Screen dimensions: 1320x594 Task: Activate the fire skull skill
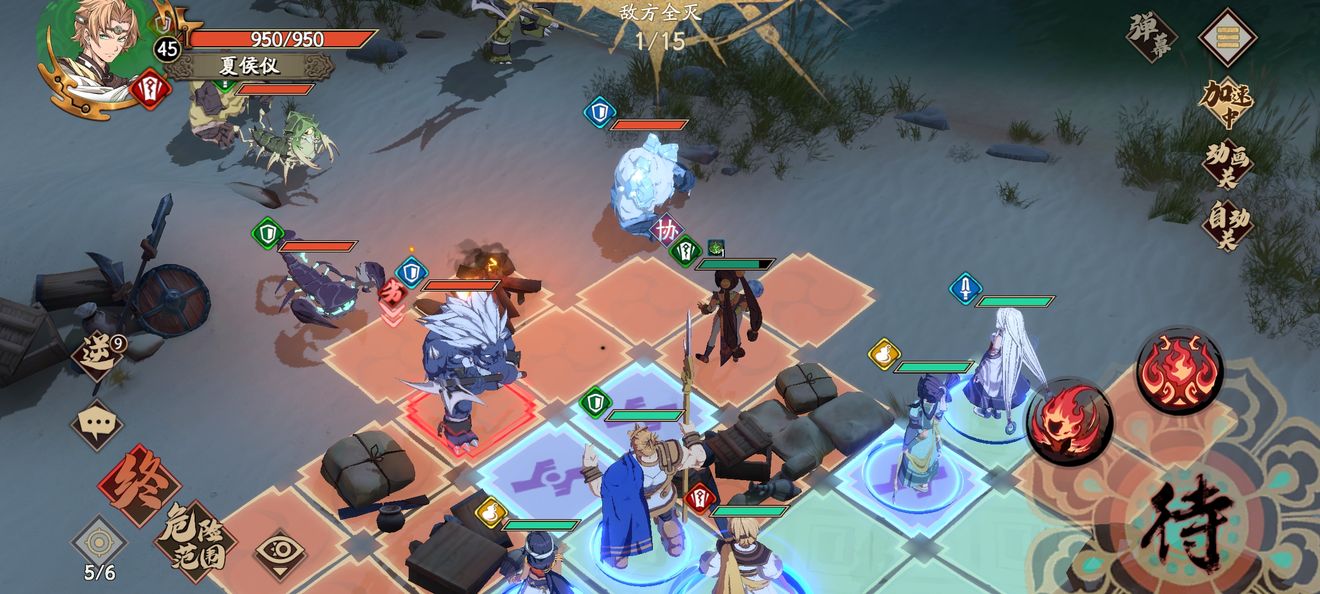click(1069, 421)
